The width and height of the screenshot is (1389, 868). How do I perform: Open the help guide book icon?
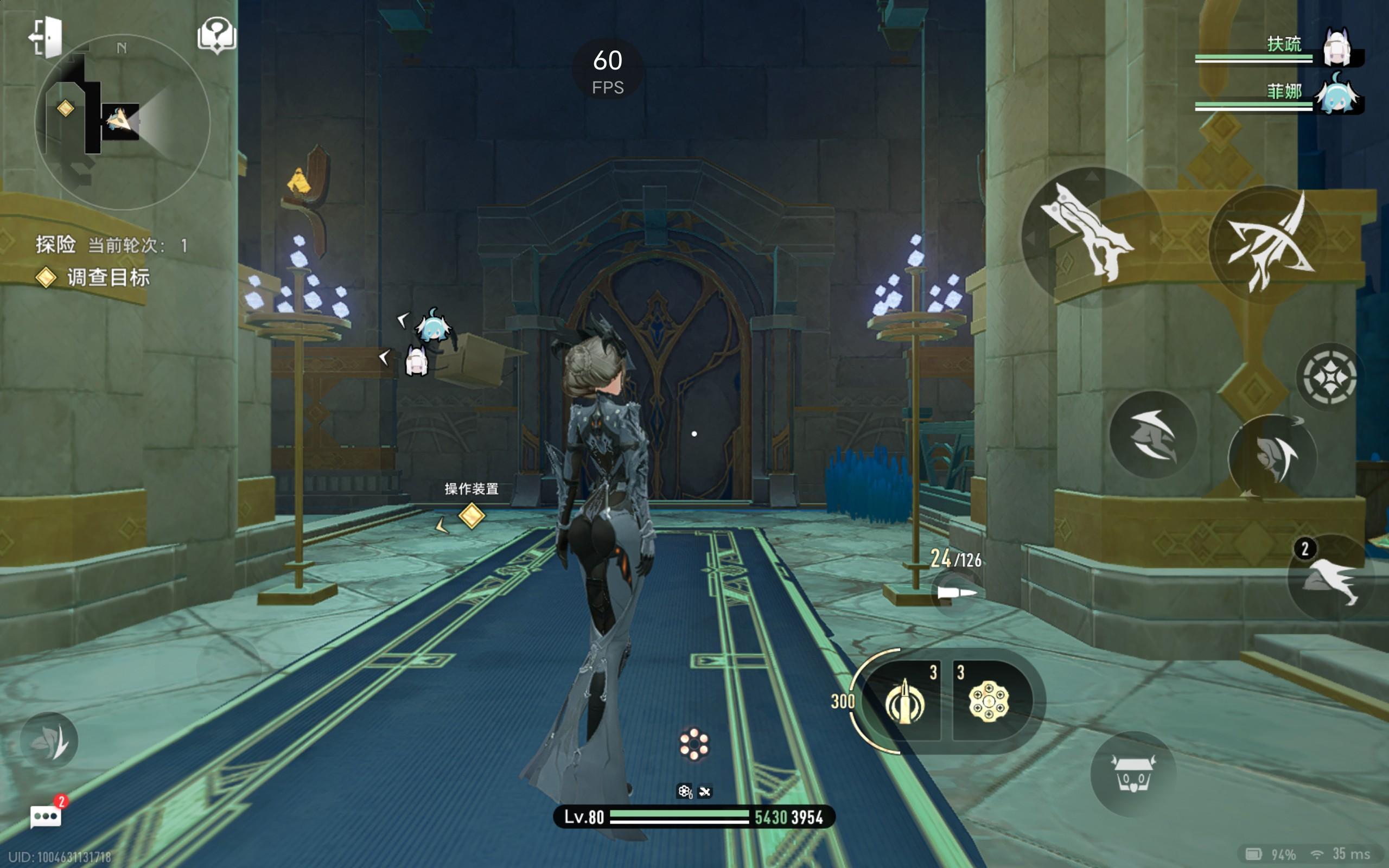pos(216,36)
